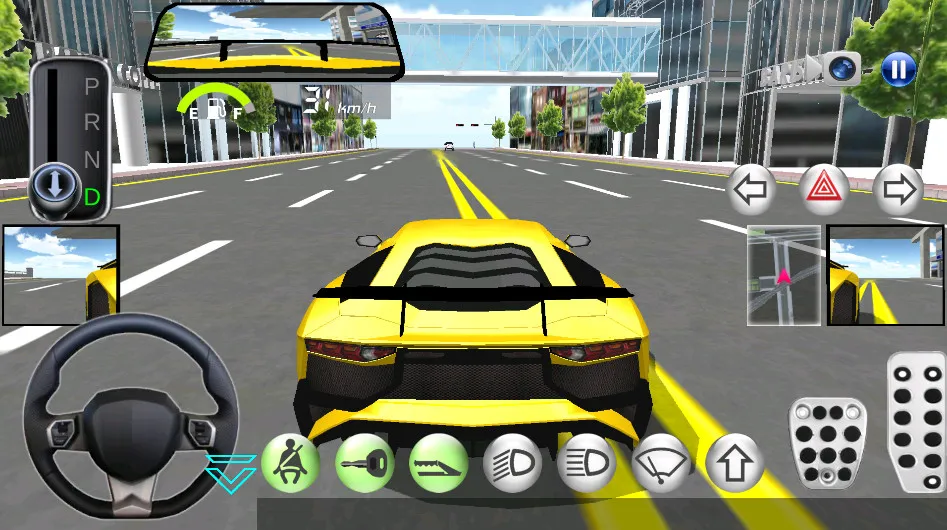Toggle the seatbelt button
This screenshot has width=947, height=530.
(291, 464)
